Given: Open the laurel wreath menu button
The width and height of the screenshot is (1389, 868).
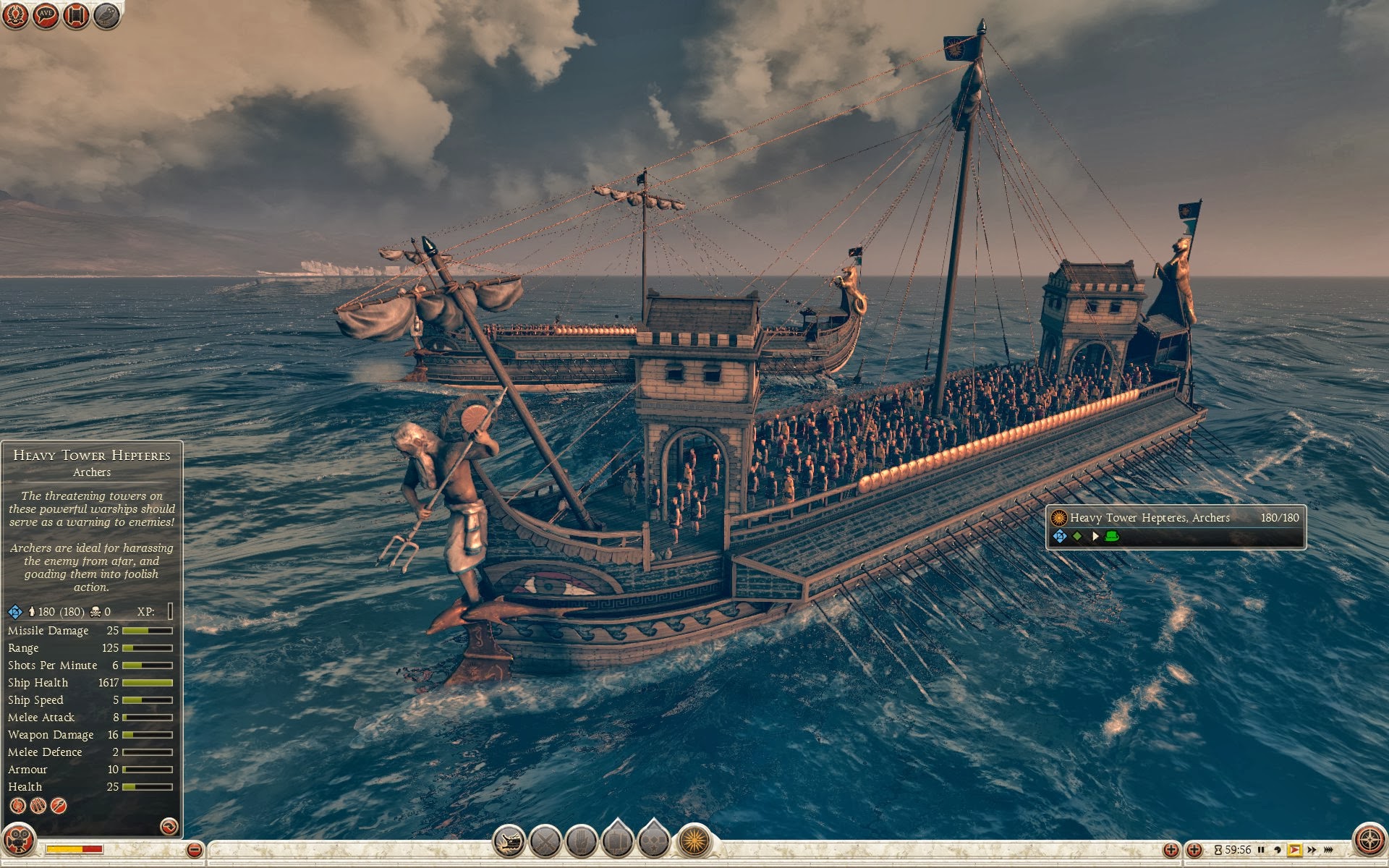Looking at the screenshot, I should point(15,15).
